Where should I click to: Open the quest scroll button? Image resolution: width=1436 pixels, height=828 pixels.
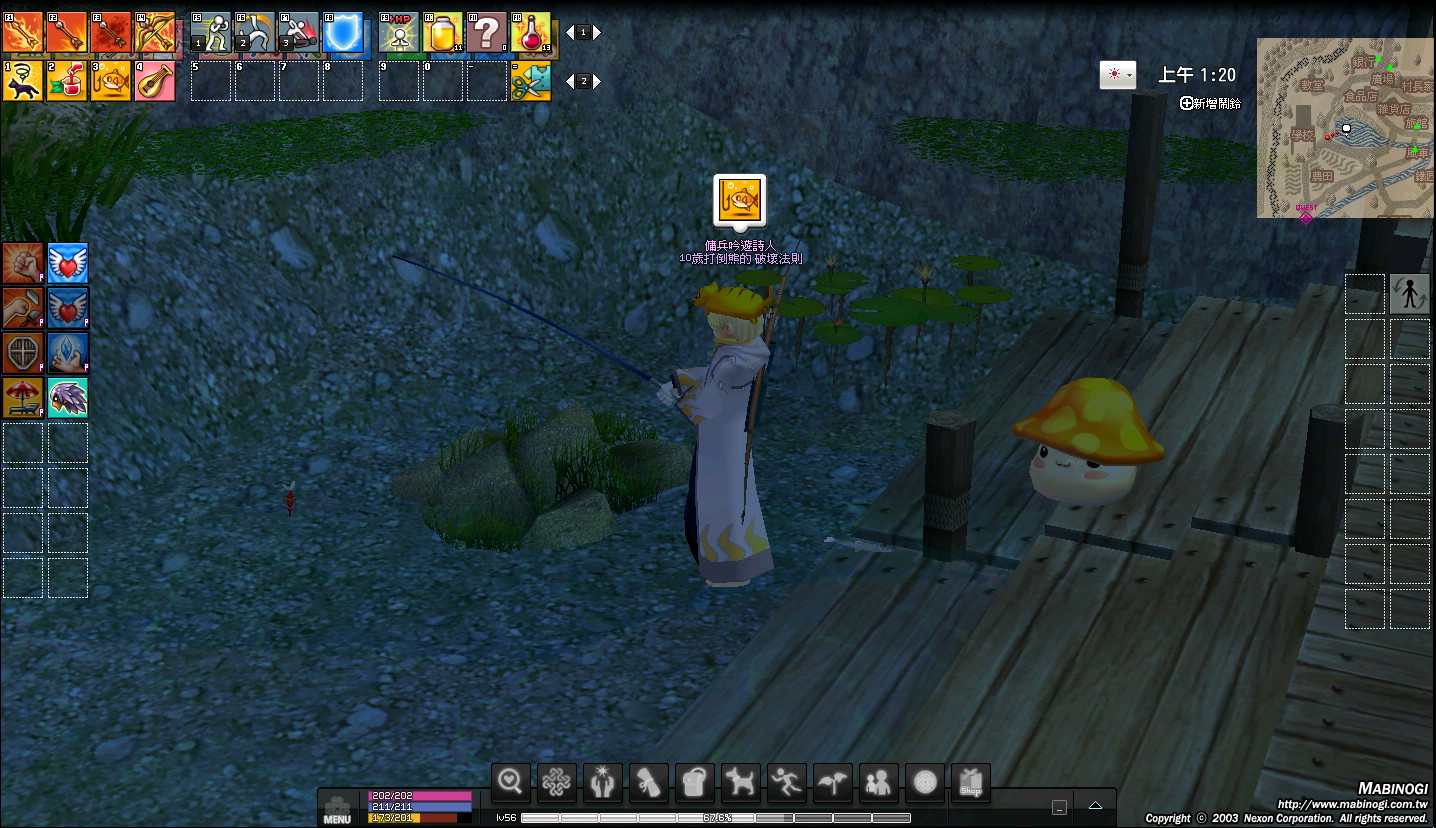tap(649, 782)
